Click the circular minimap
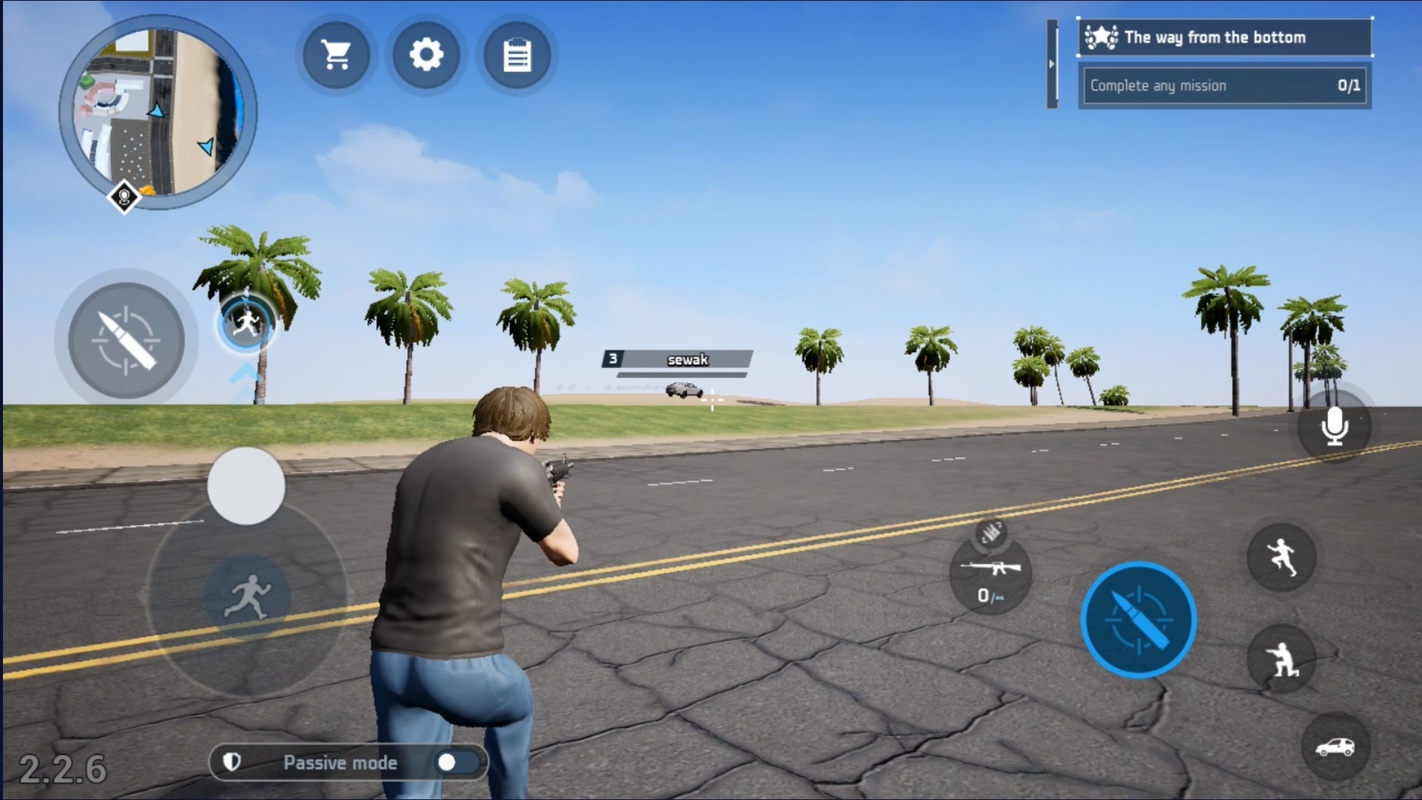Screen dimensions: 1422x800 pos(158,111)
